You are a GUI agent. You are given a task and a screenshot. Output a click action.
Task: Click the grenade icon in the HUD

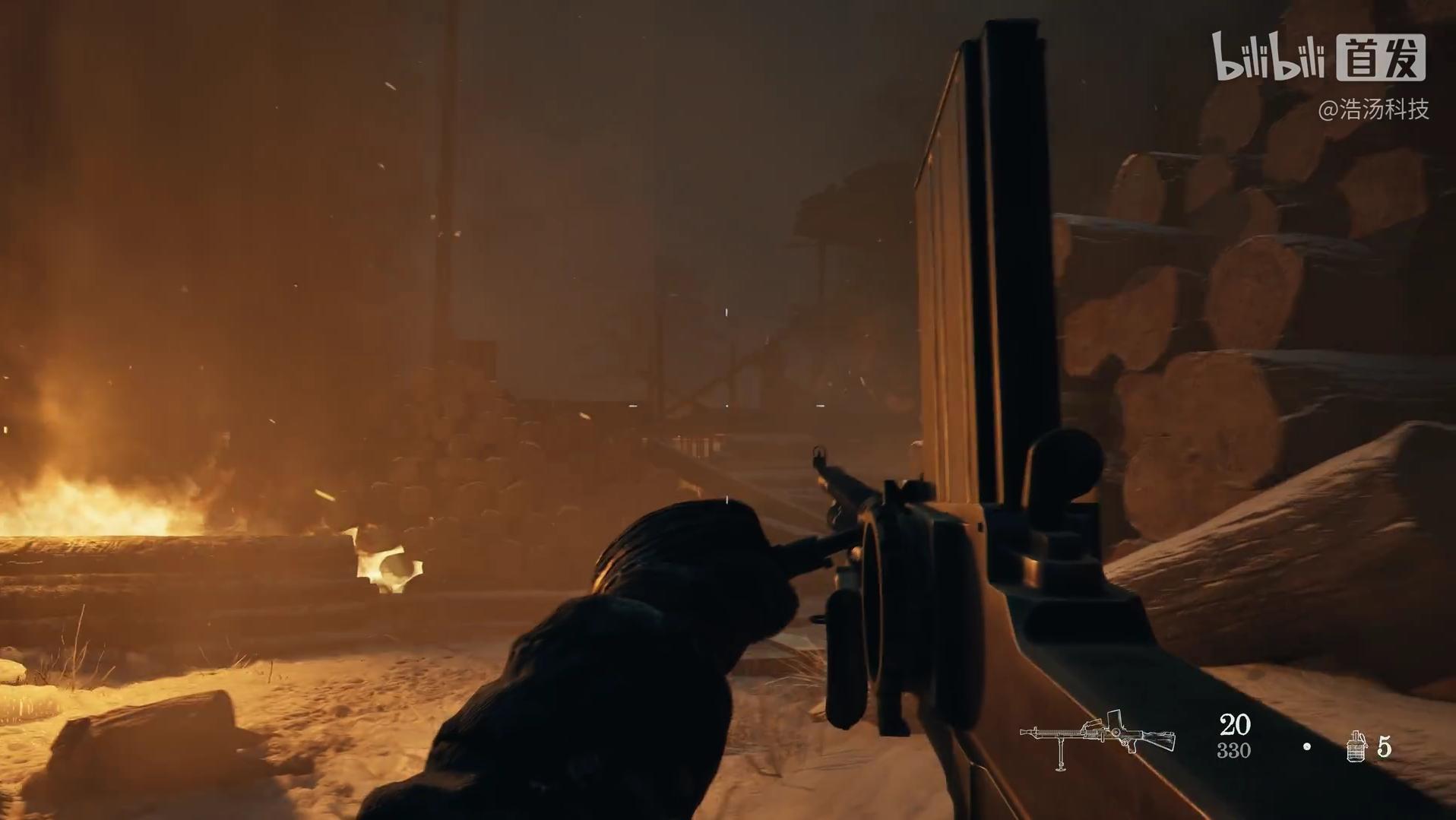point(1356,746)
